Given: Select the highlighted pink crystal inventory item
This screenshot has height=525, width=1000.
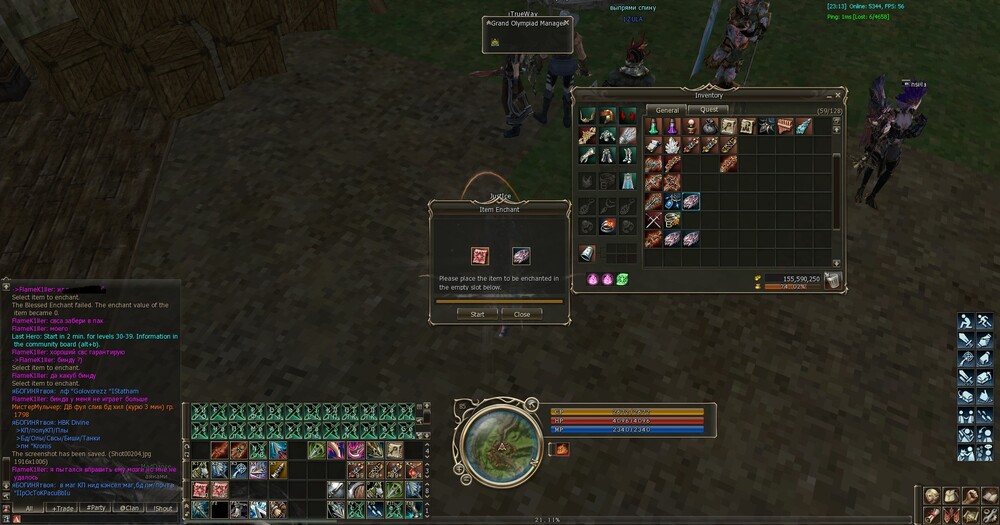Looking at the screenshot, I should click(x=691, y=202).
